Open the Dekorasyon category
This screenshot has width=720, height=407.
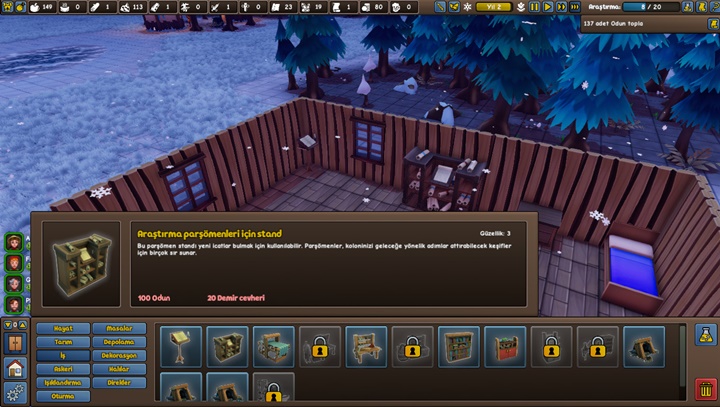(x=120, y=355)
